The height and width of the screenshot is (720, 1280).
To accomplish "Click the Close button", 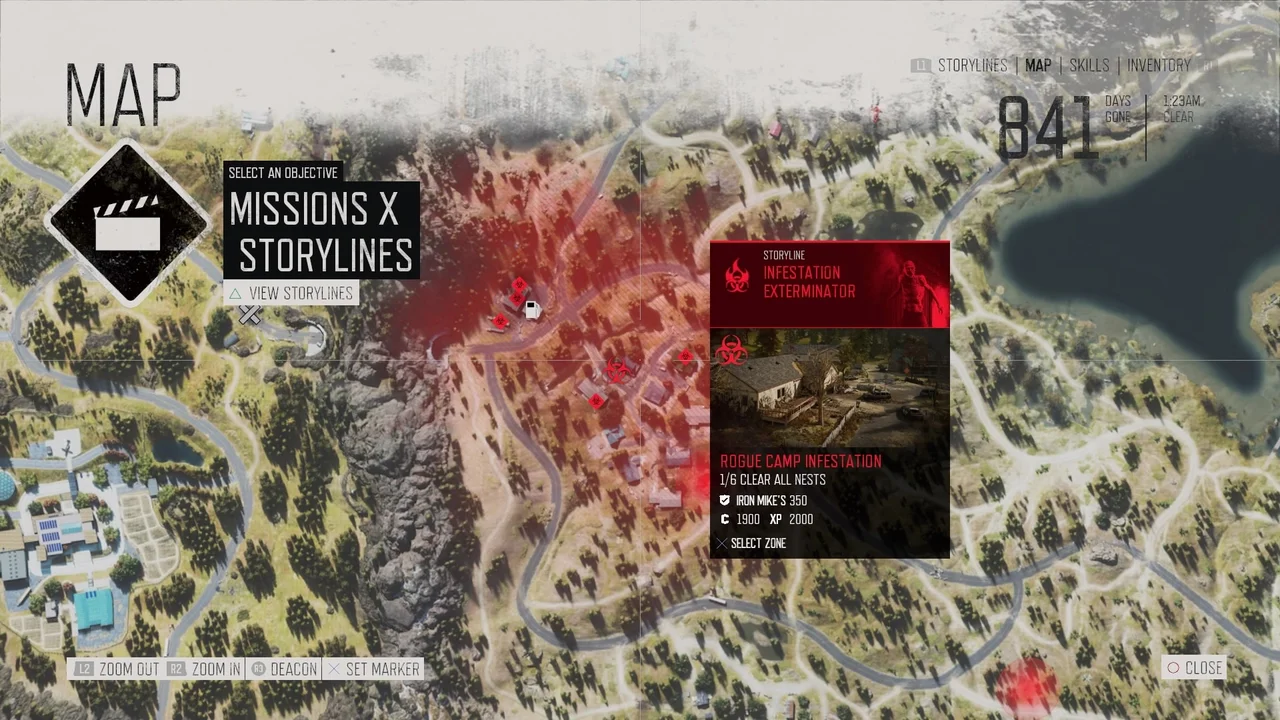I will tap(1196, 668).
